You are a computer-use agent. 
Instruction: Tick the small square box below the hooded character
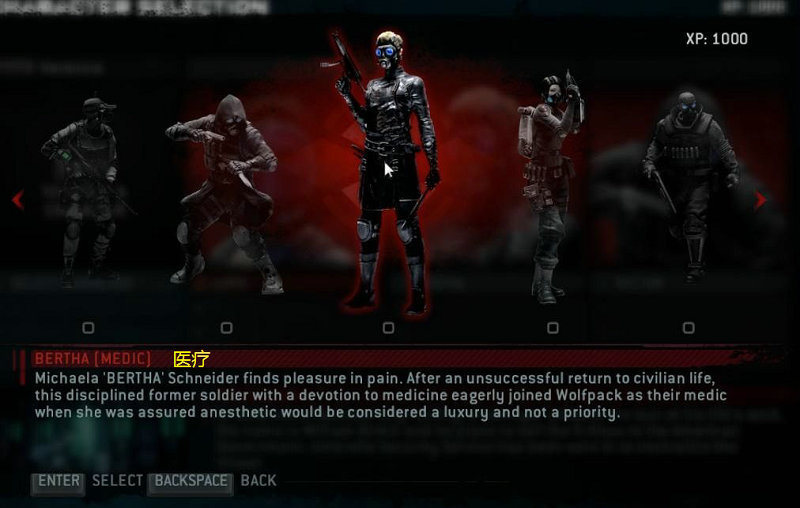[x=226, y=327]
